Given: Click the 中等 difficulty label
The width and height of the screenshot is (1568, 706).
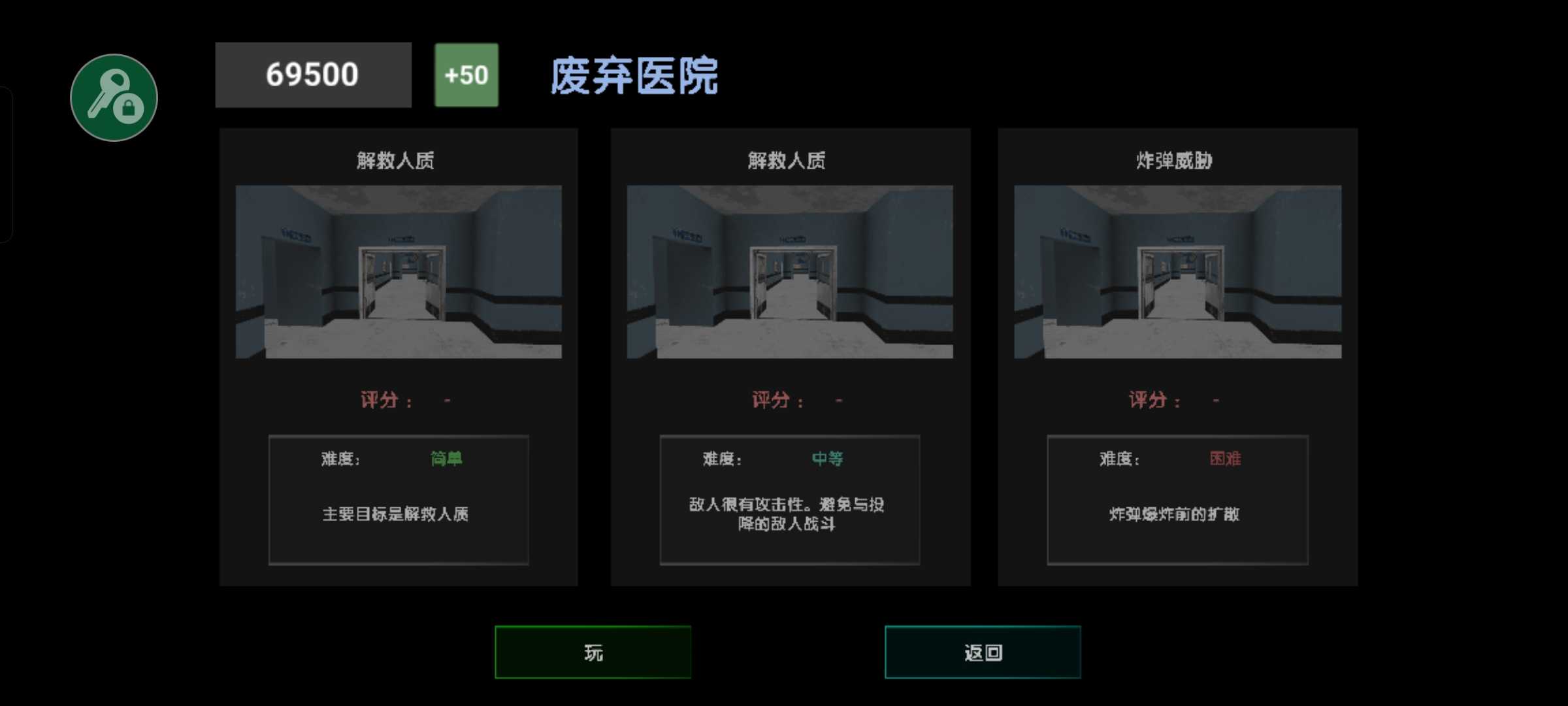Looking at the screenshot, I should click(826, 460).
